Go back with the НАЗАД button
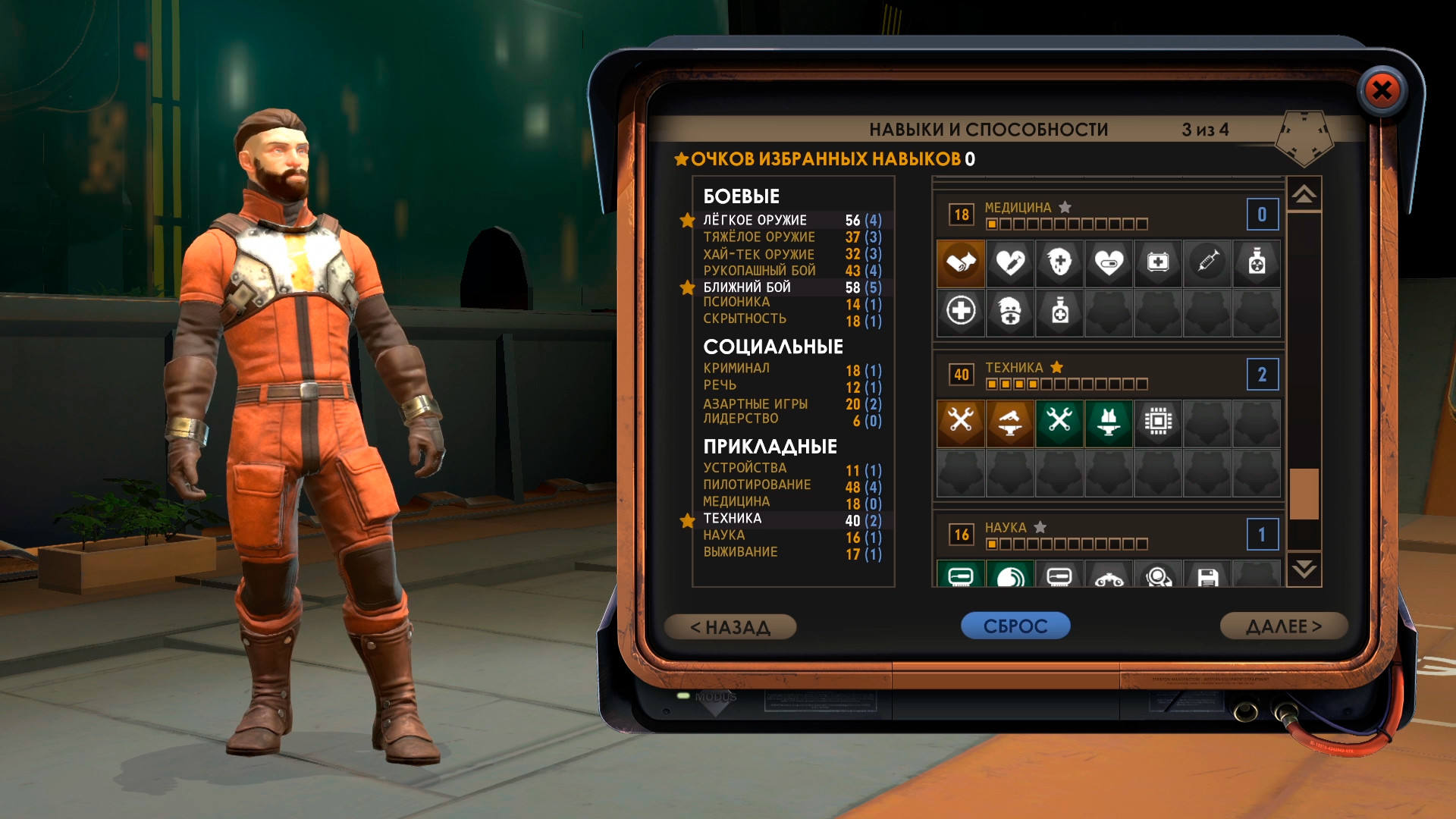Screen dimensions: 1456x819 tap(730, 627)
